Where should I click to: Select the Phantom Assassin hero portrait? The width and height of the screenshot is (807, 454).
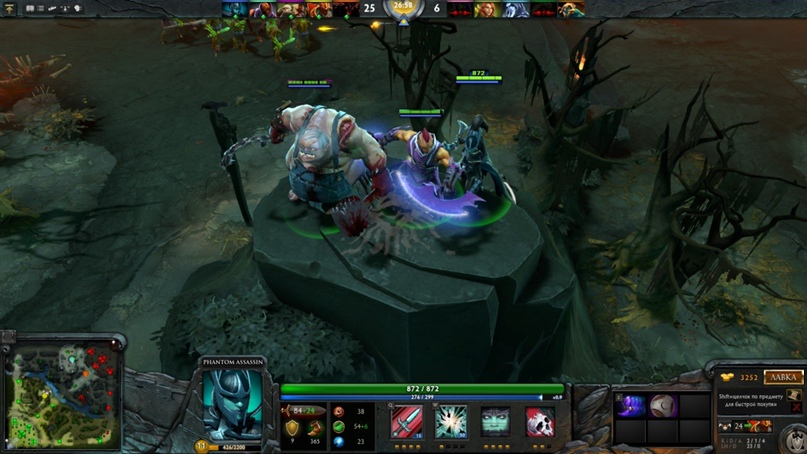click(232, 404)
